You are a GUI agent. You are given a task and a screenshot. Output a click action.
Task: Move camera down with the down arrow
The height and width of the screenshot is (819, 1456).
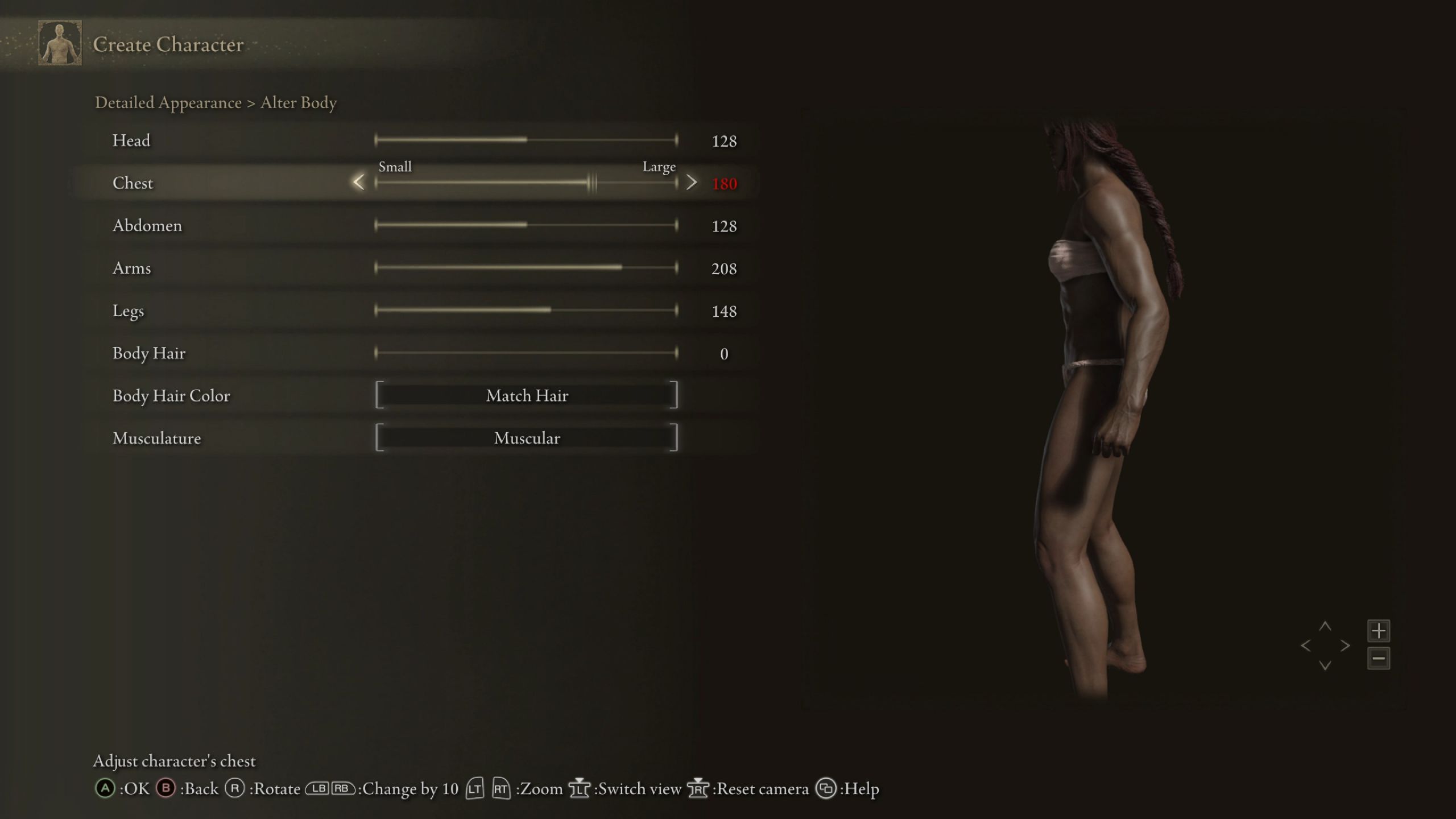click(1325, 665)
